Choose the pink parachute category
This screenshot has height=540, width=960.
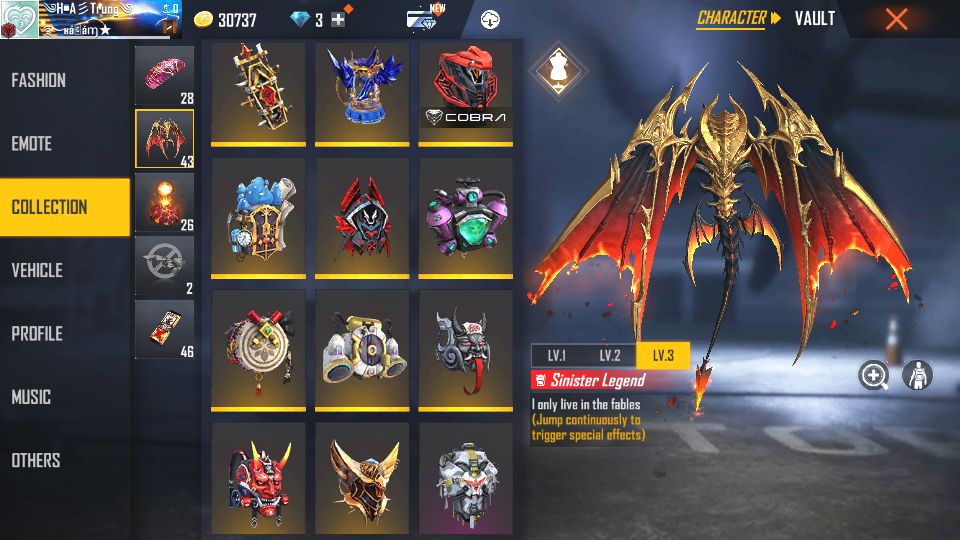point(164,76)
